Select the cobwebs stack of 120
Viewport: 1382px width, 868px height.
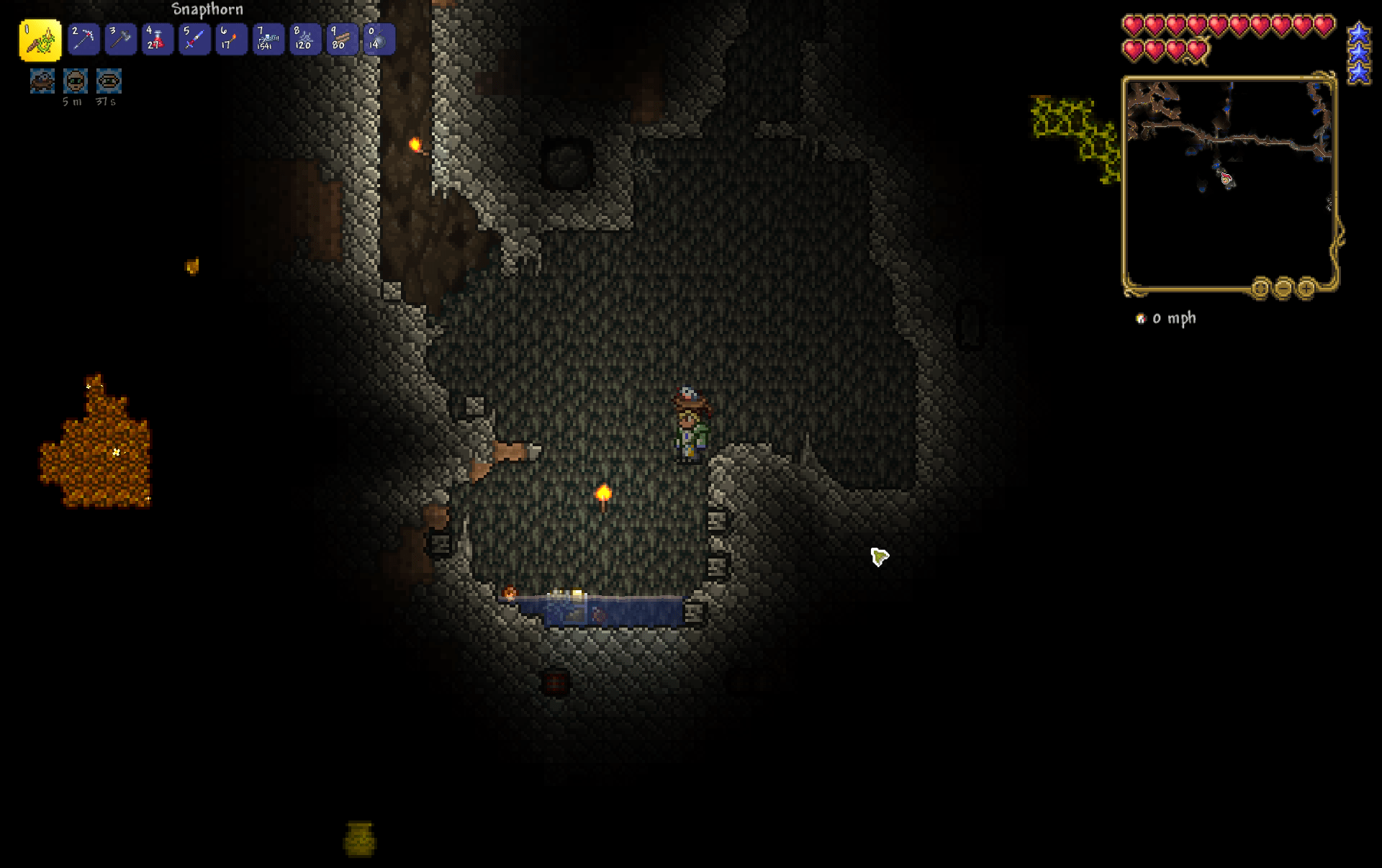[305, 40]
